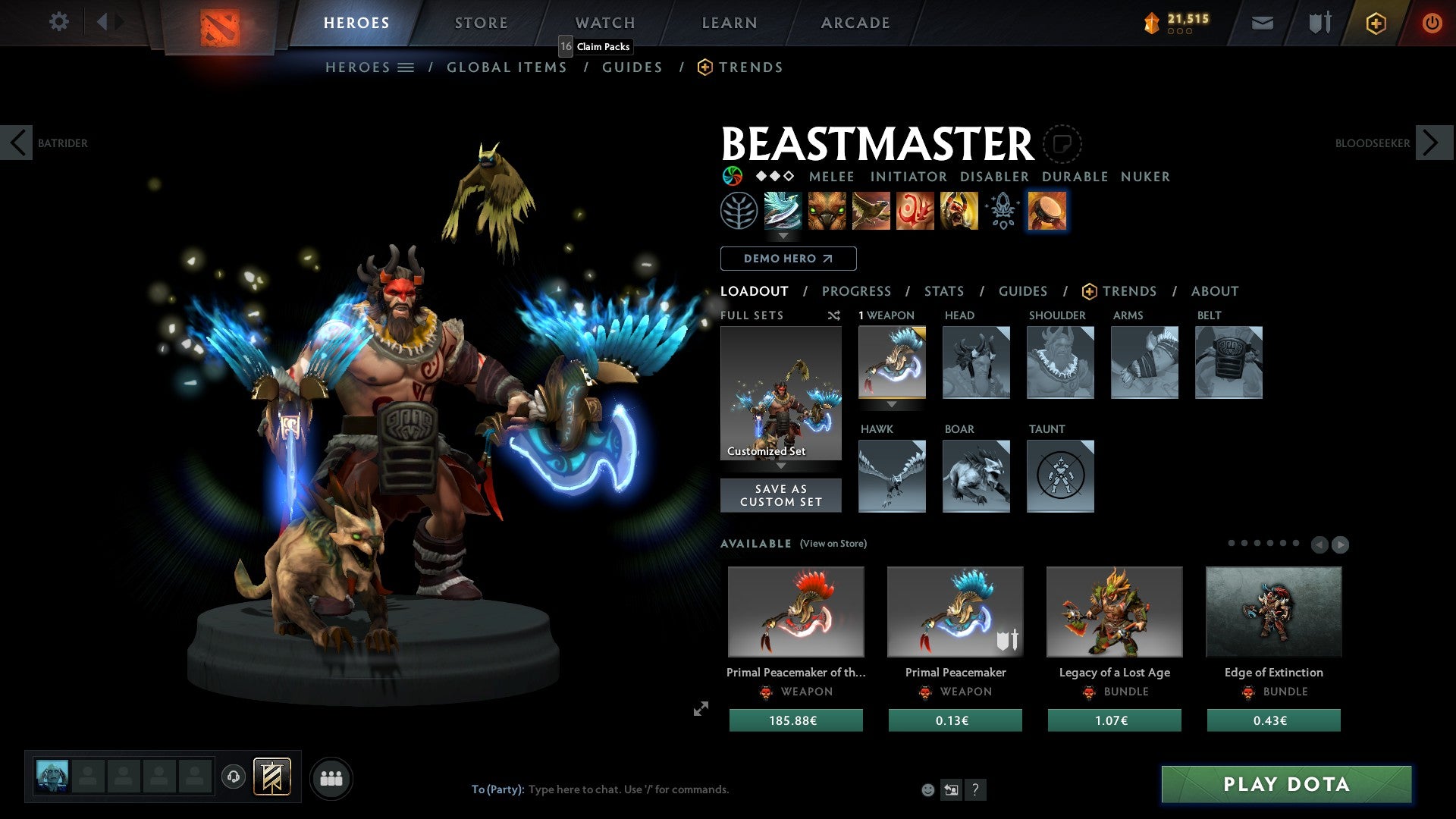Screen dimensions: 1456x819
Task: Select the Primal Roar ultimate icon
Action: (x=957, y=212)
